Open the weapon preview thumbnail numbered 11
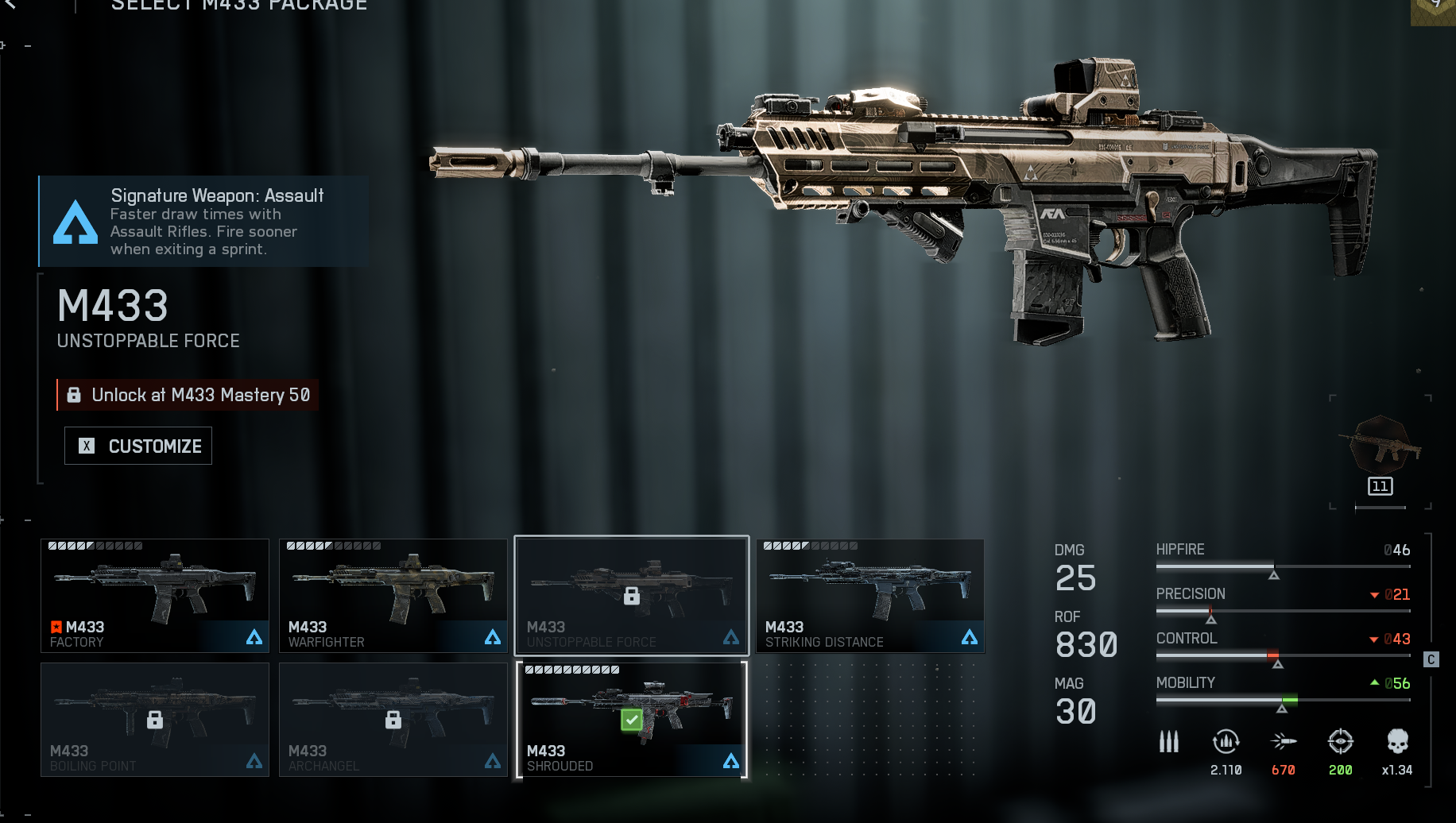1456x823 pixels. pos(1381,453)
